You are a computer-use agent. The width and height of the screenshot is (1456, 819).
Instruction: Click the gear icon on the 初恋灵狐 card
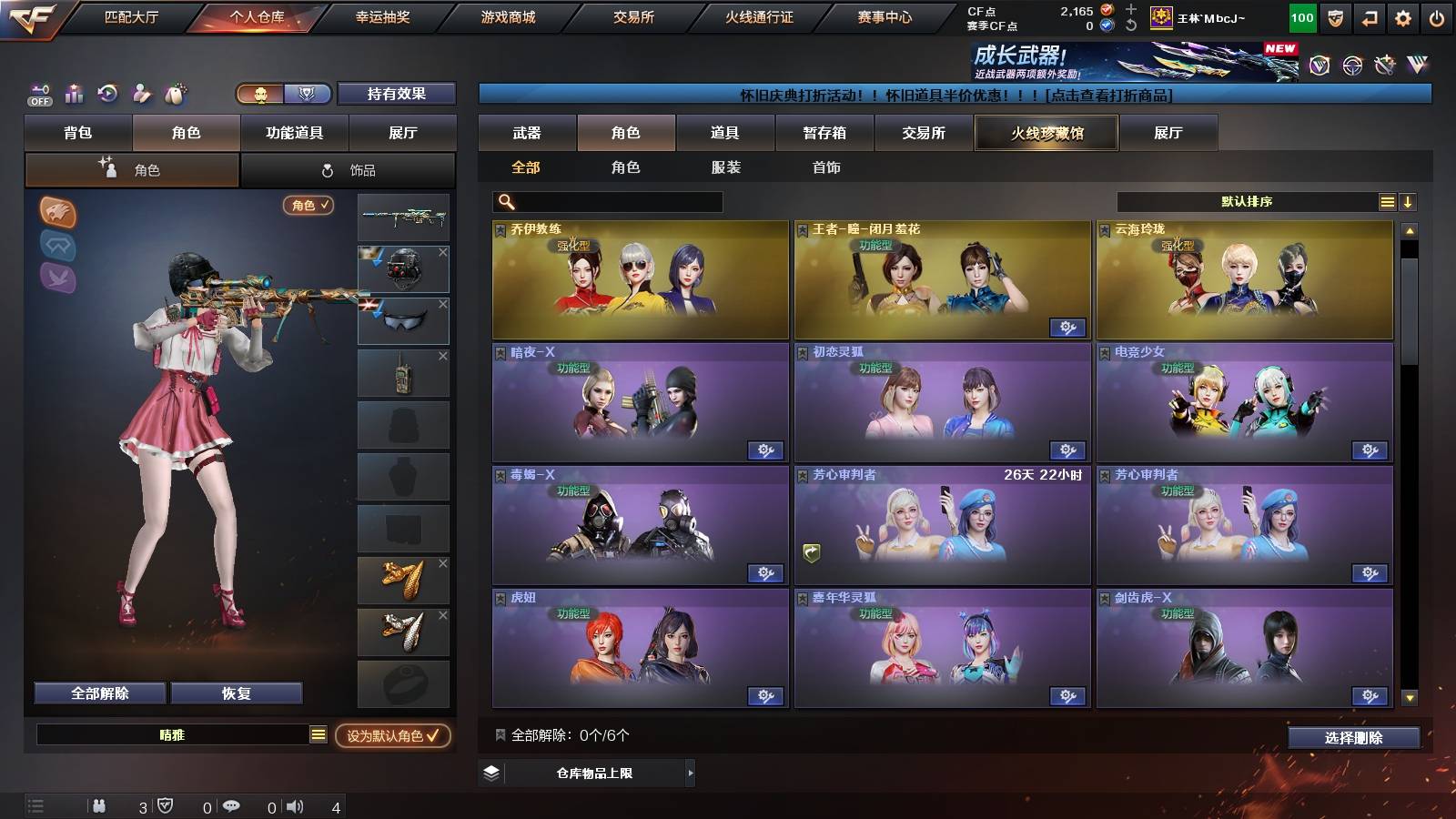click(x=1068, y=450)
